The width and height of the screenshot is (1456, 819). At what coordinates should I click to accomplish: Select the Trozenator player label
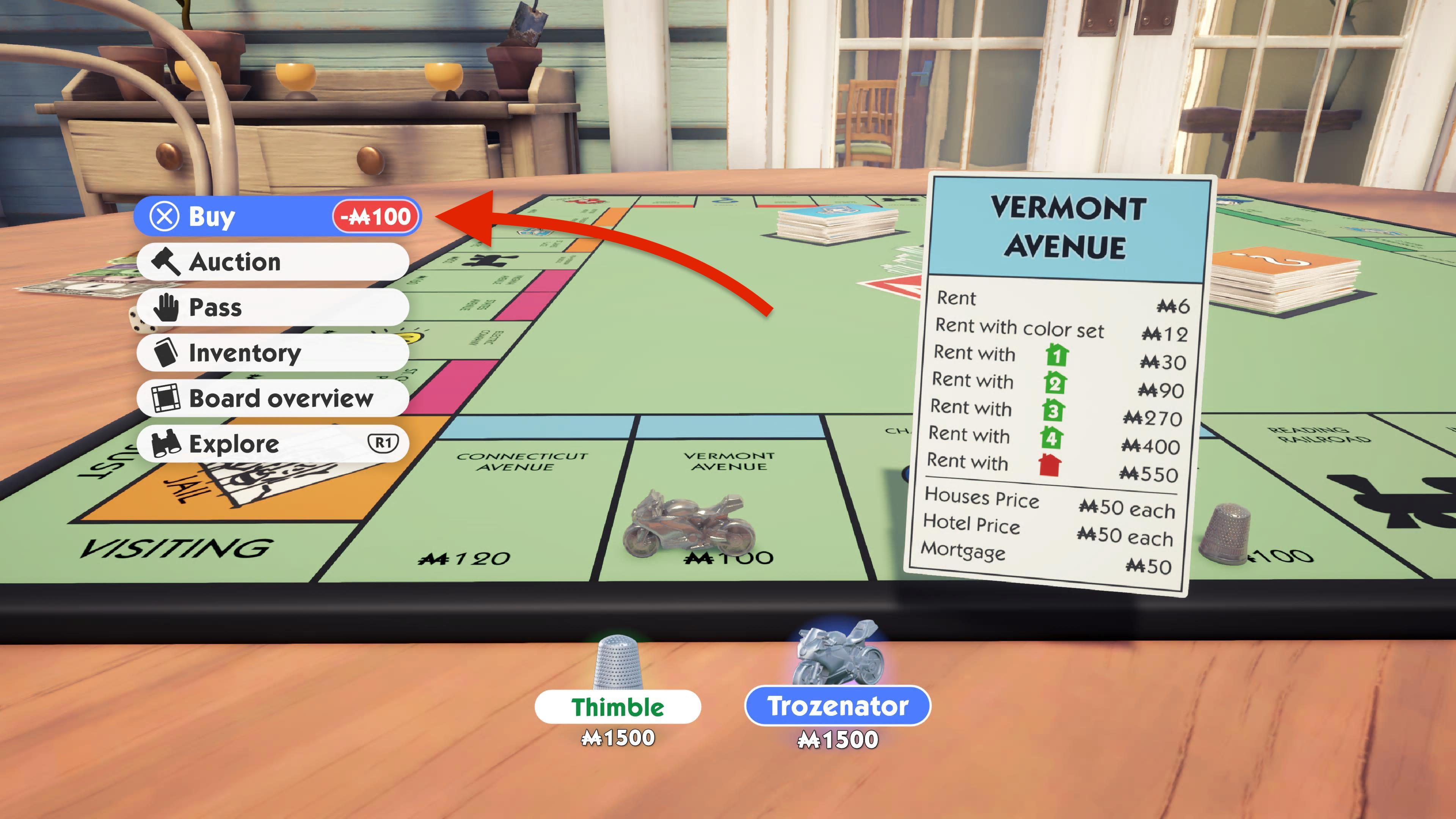[x=837, y=706]
